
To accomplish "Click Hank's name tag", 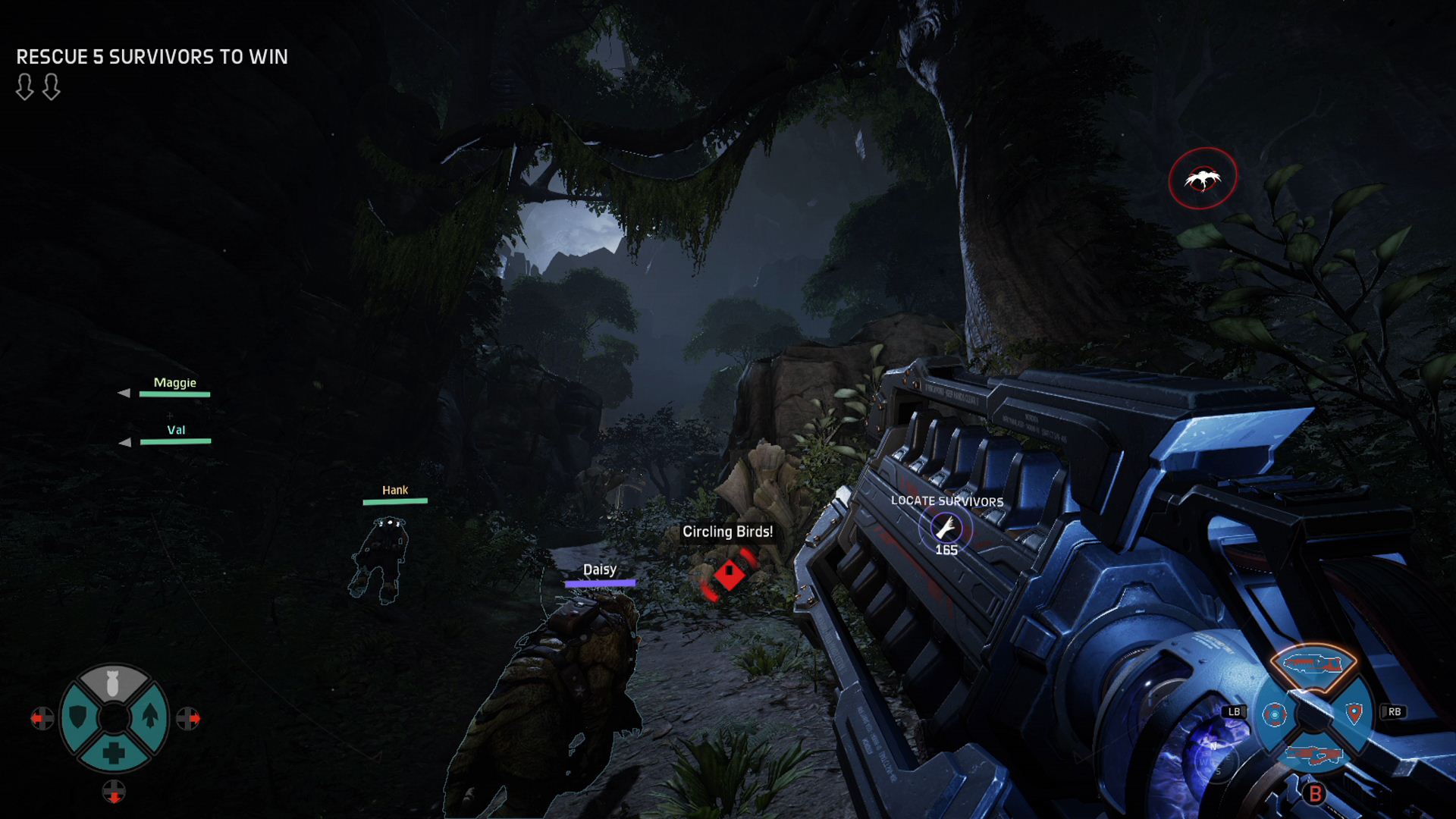I will [395, 491].
